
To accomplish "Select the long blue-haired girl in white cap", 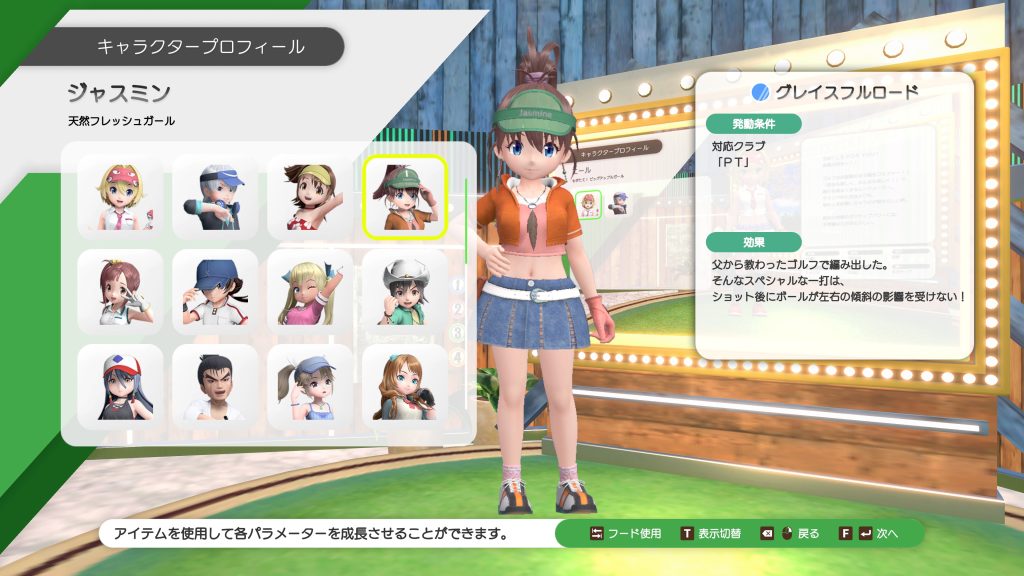I will pyautogui.click(x=120, y=386).
